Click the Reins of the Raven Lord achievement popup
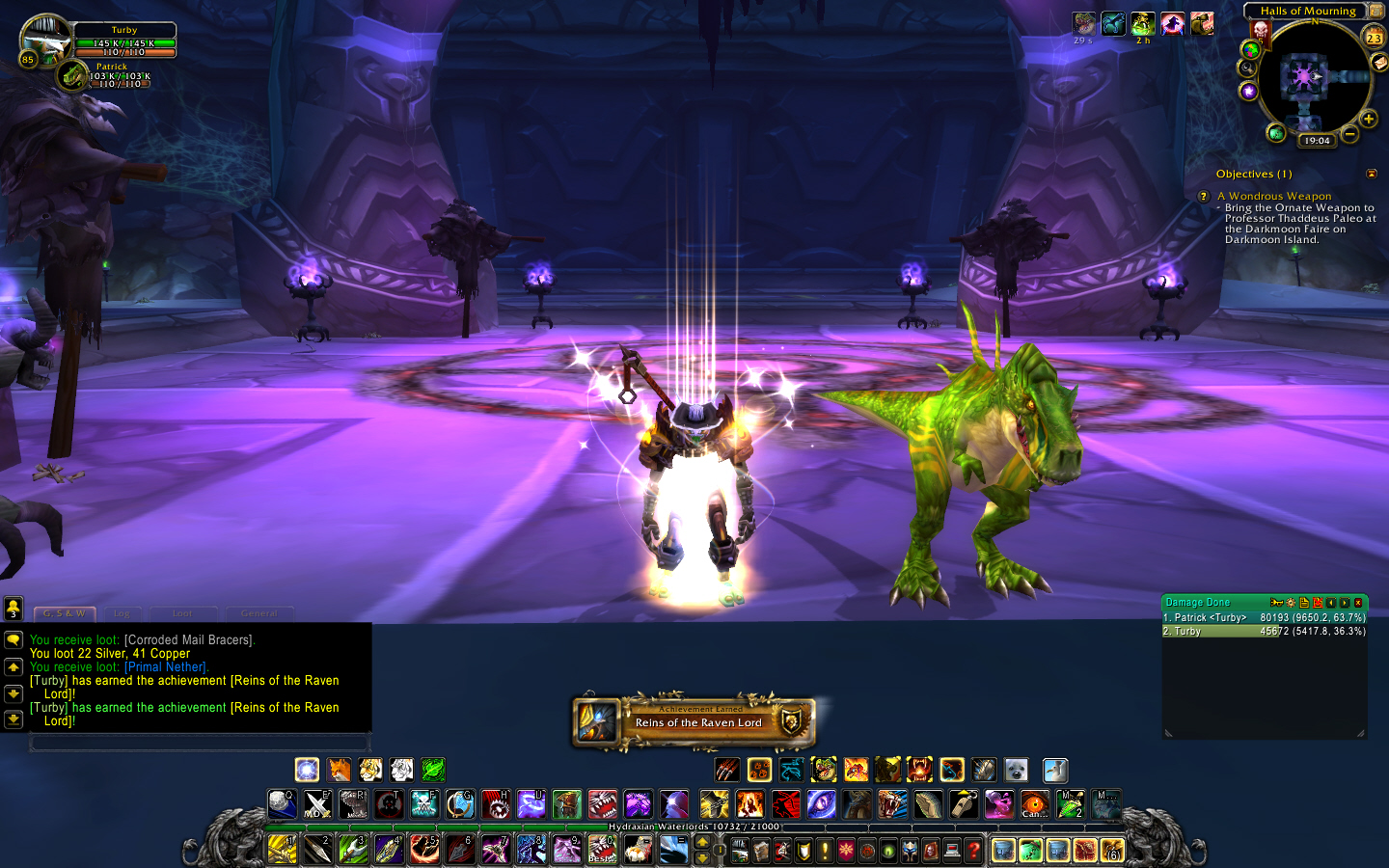 coord(694,721)
